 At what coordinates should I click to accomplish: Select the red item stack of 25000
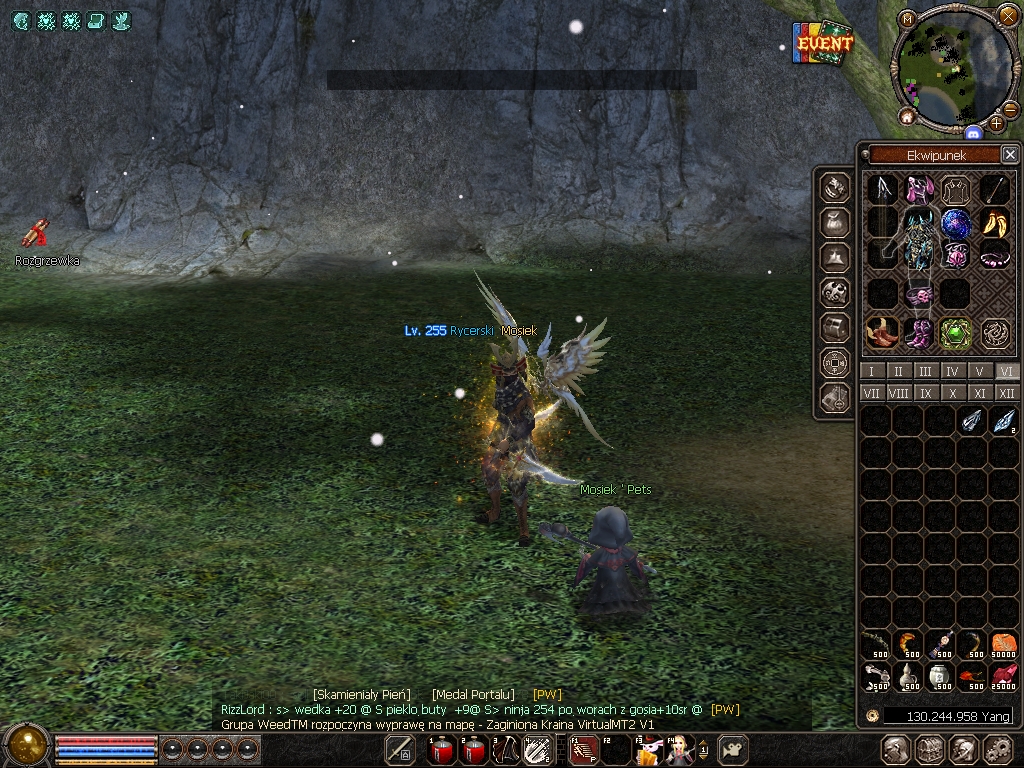pos(1003,677)
